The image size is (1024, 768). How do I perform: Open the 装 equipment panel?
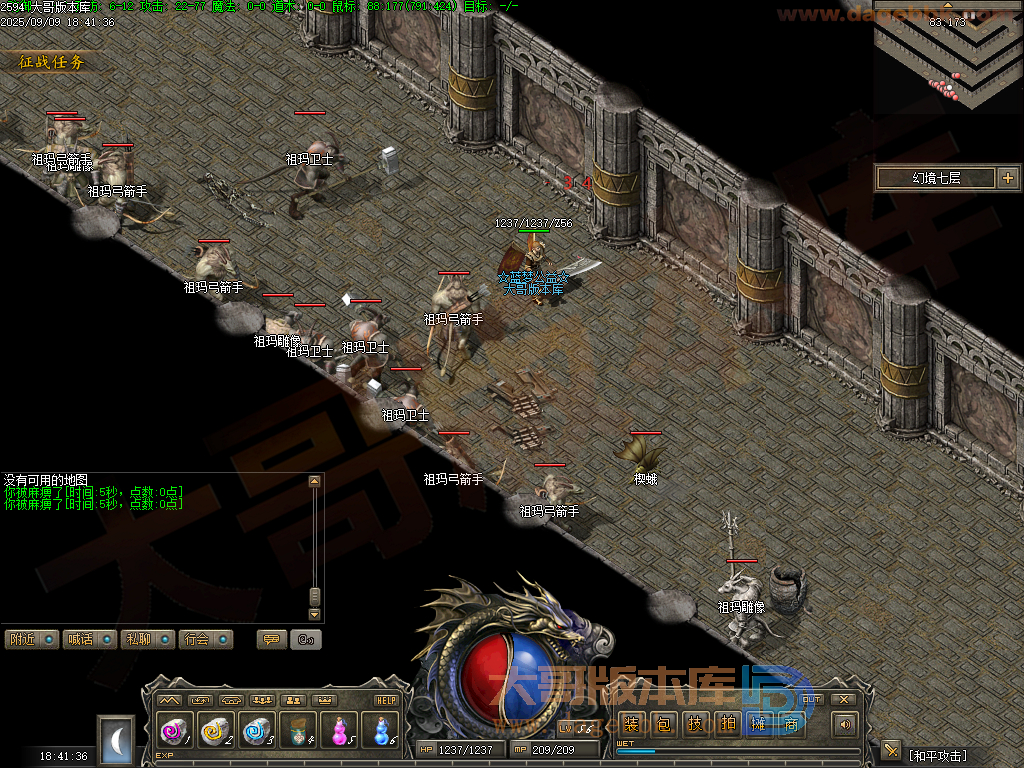(632, 724)
